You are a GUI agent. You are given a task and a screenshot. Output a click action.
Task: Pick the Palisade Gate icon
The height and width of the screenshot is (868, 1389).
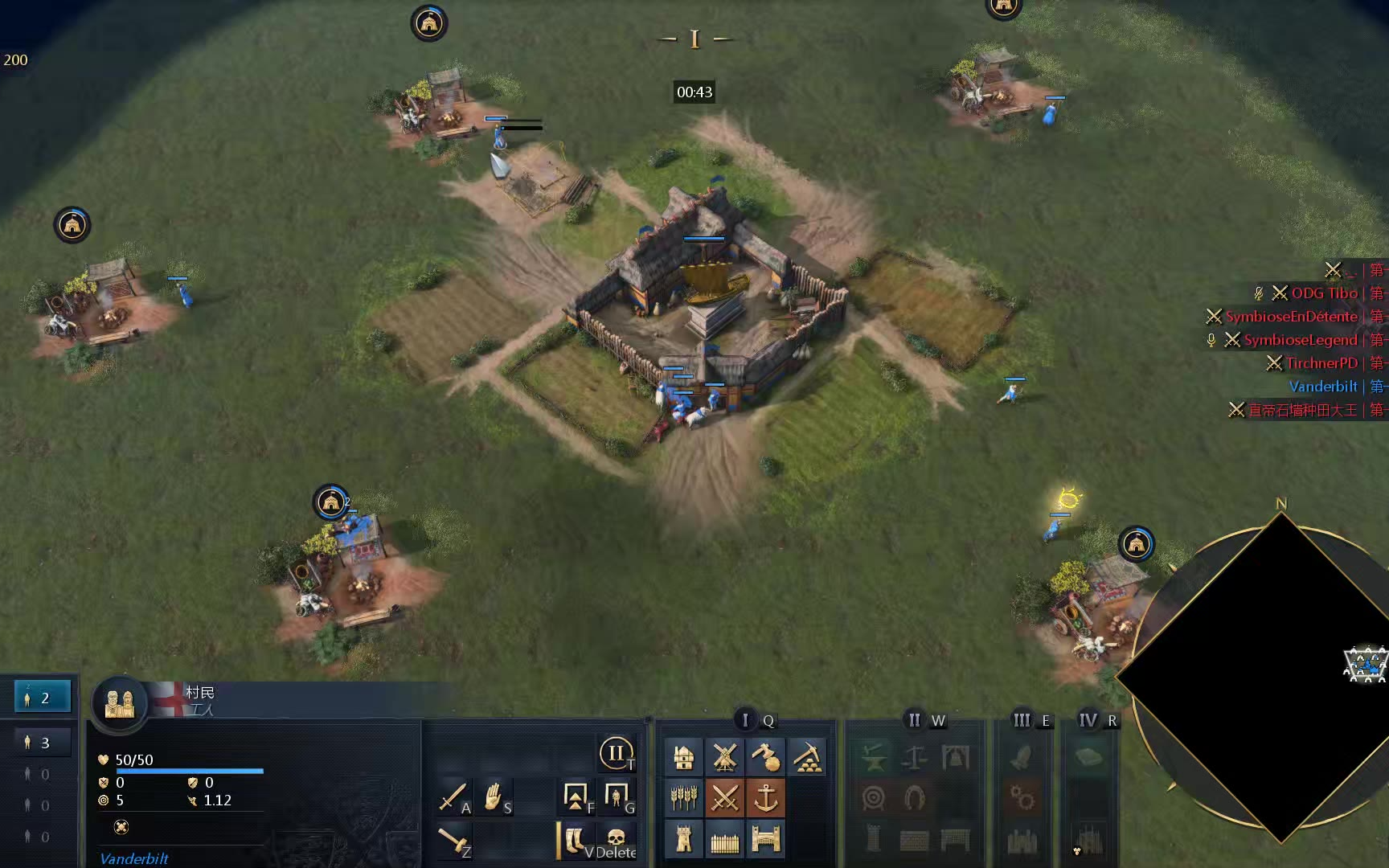click(x=765, y=840)
